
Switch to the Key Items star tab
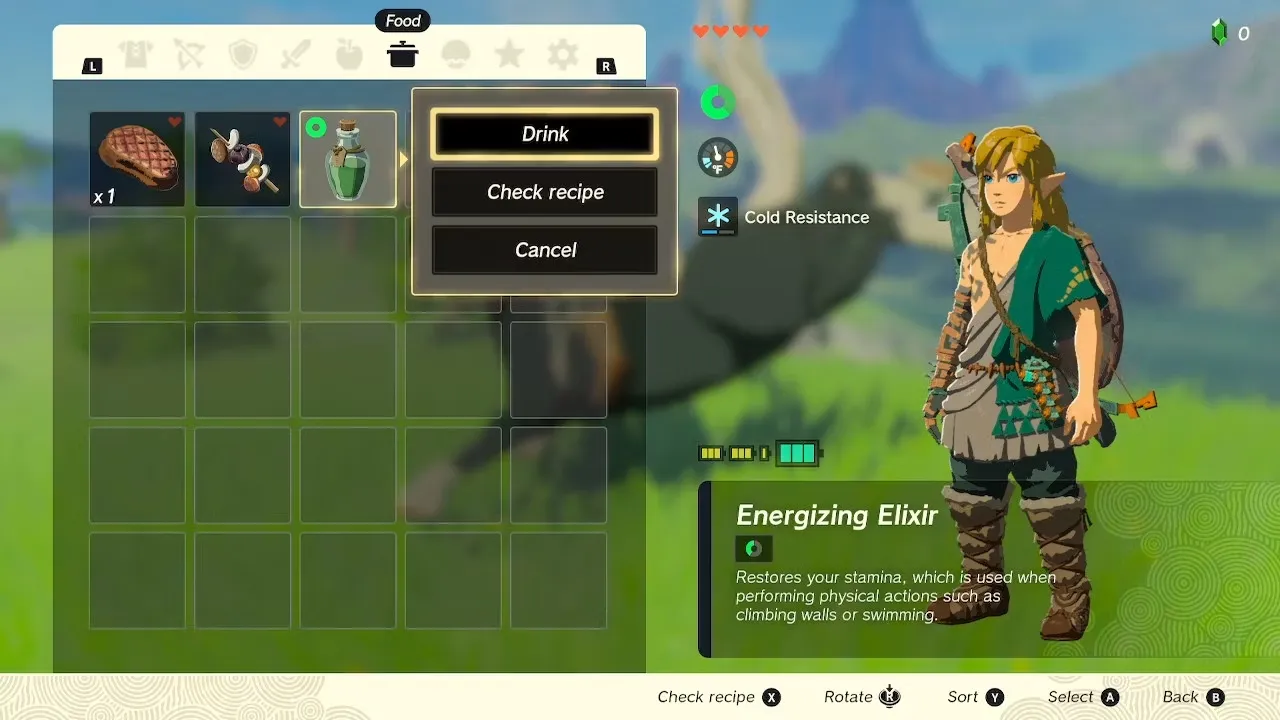pyautogui.click(x=509, y=55)
